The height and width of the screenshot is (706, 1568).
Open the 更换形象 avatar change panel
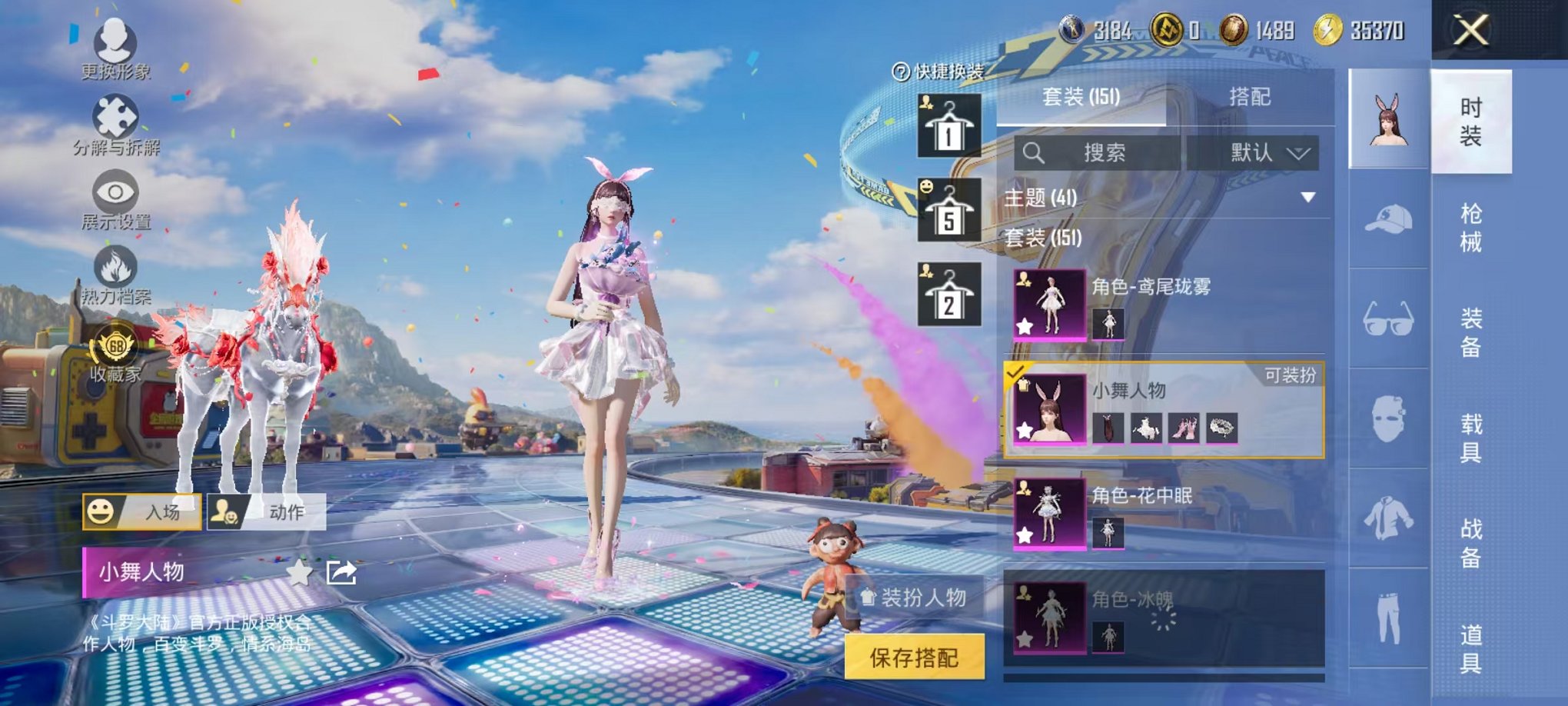(x=114, y=46)
